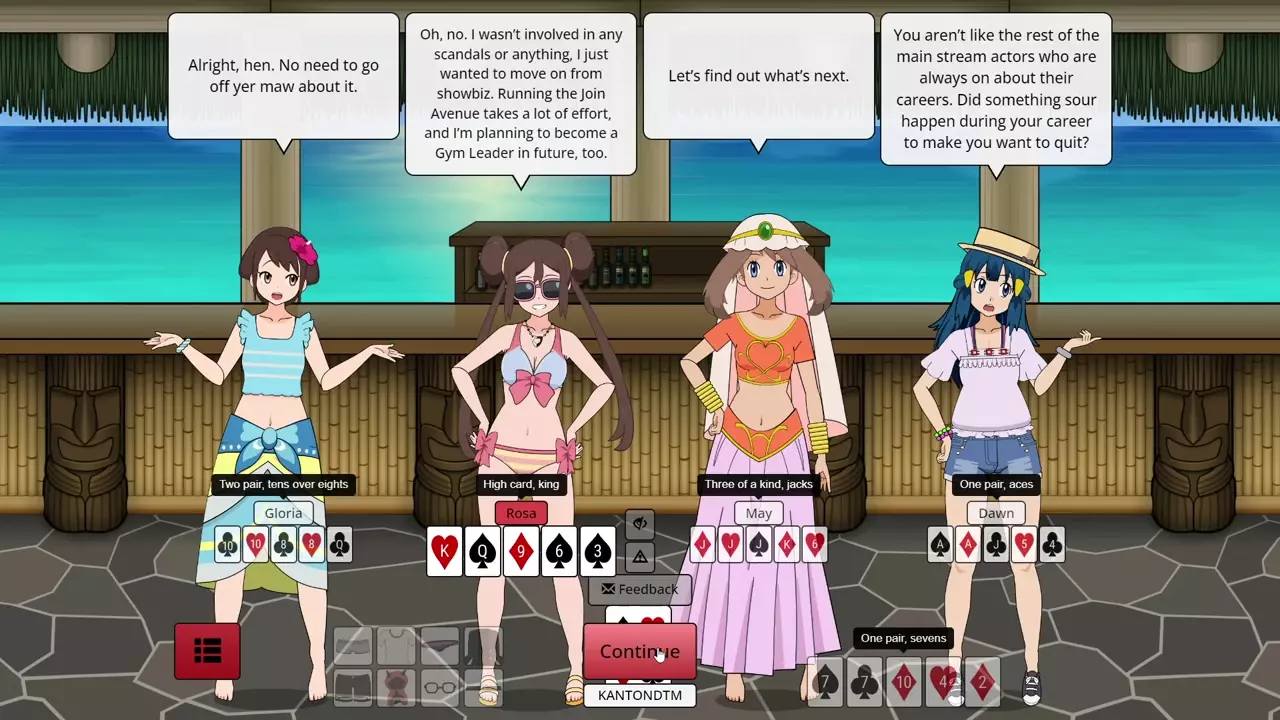
Task: Click May's name label
Action: 759,513
